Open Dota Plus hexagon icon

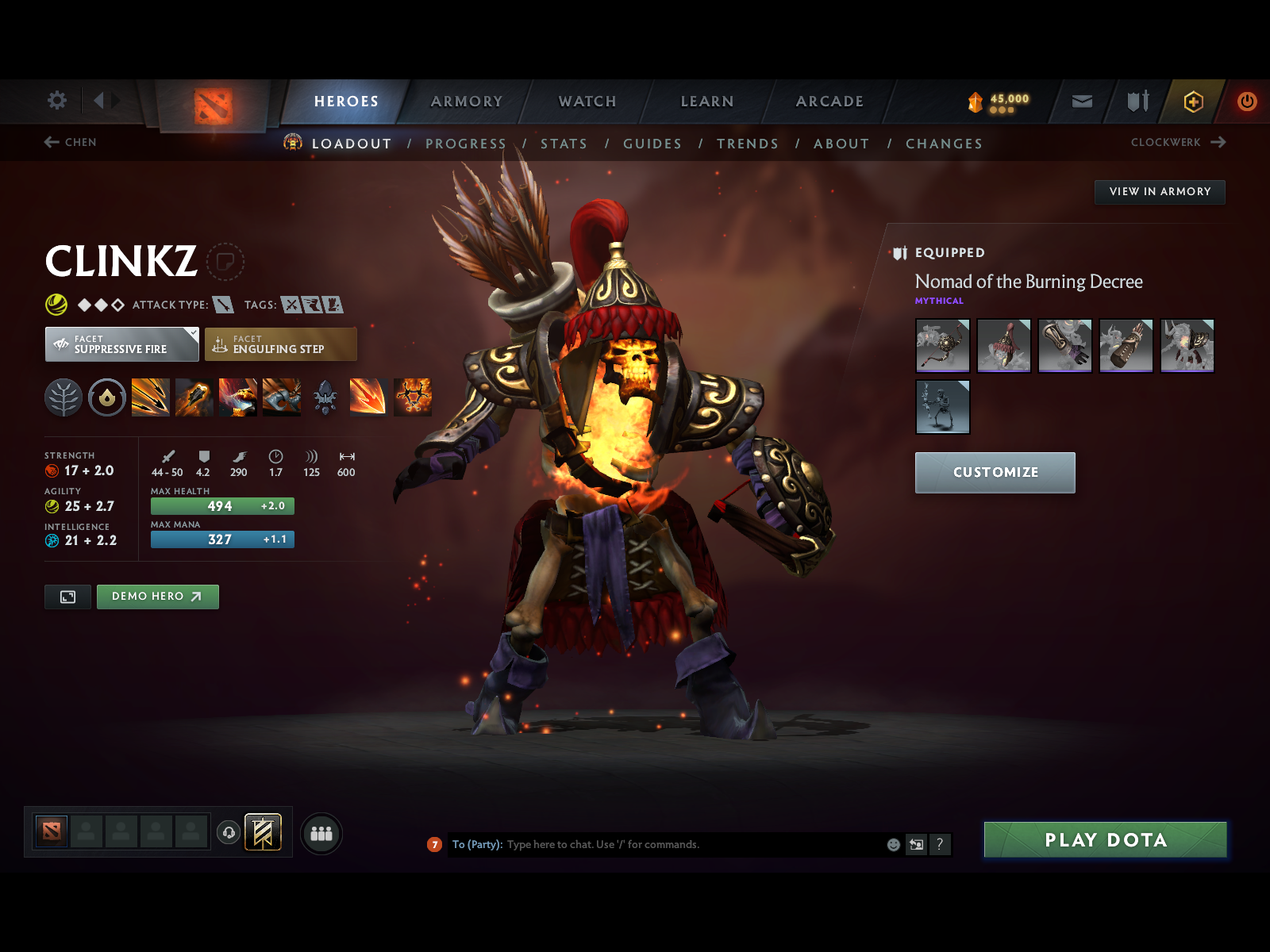[x=1193, y=102]
